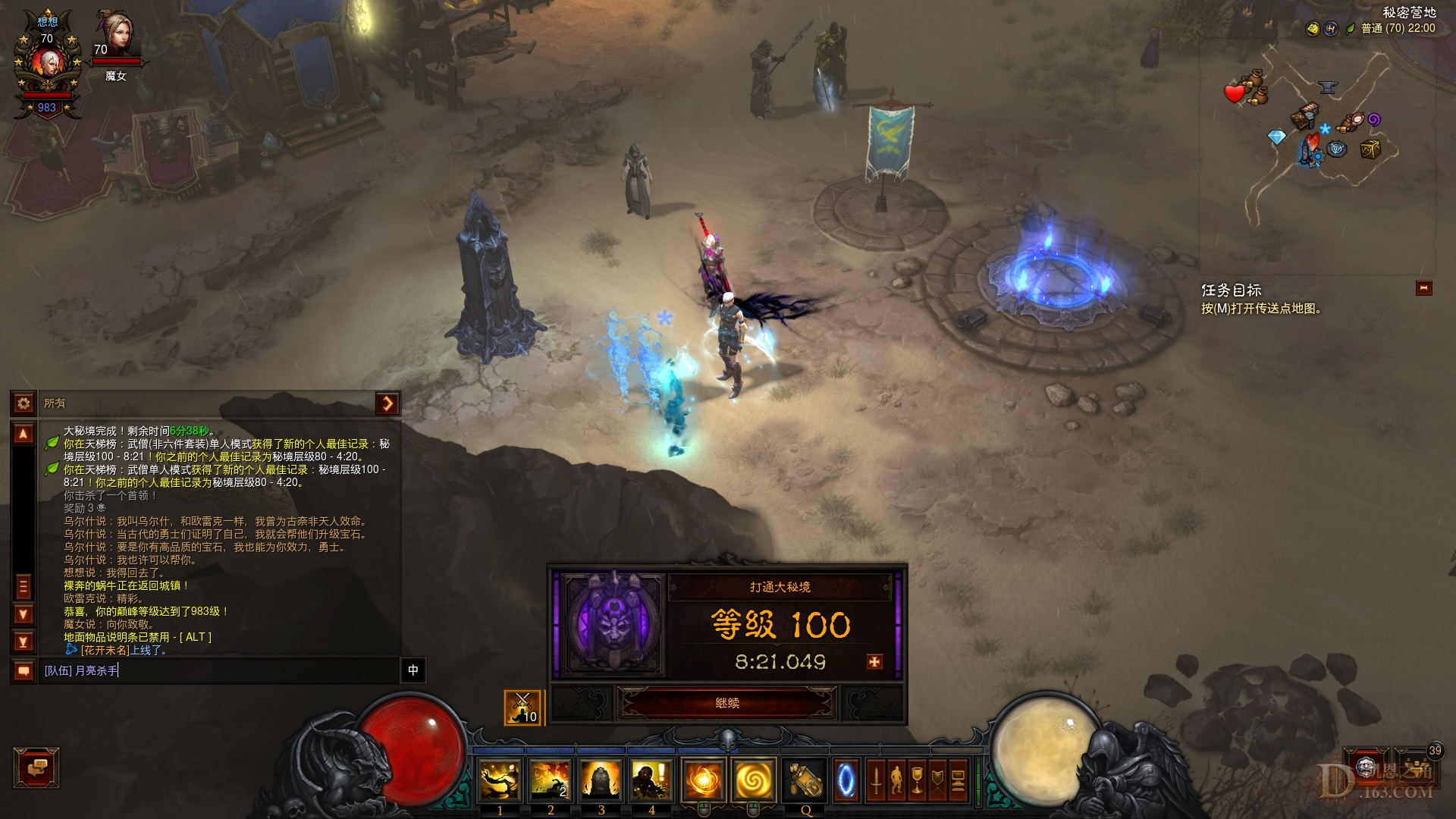This screenshot has height=819, width=1456.
Task: Drink the potion in the Q slot
Action: 805,780
